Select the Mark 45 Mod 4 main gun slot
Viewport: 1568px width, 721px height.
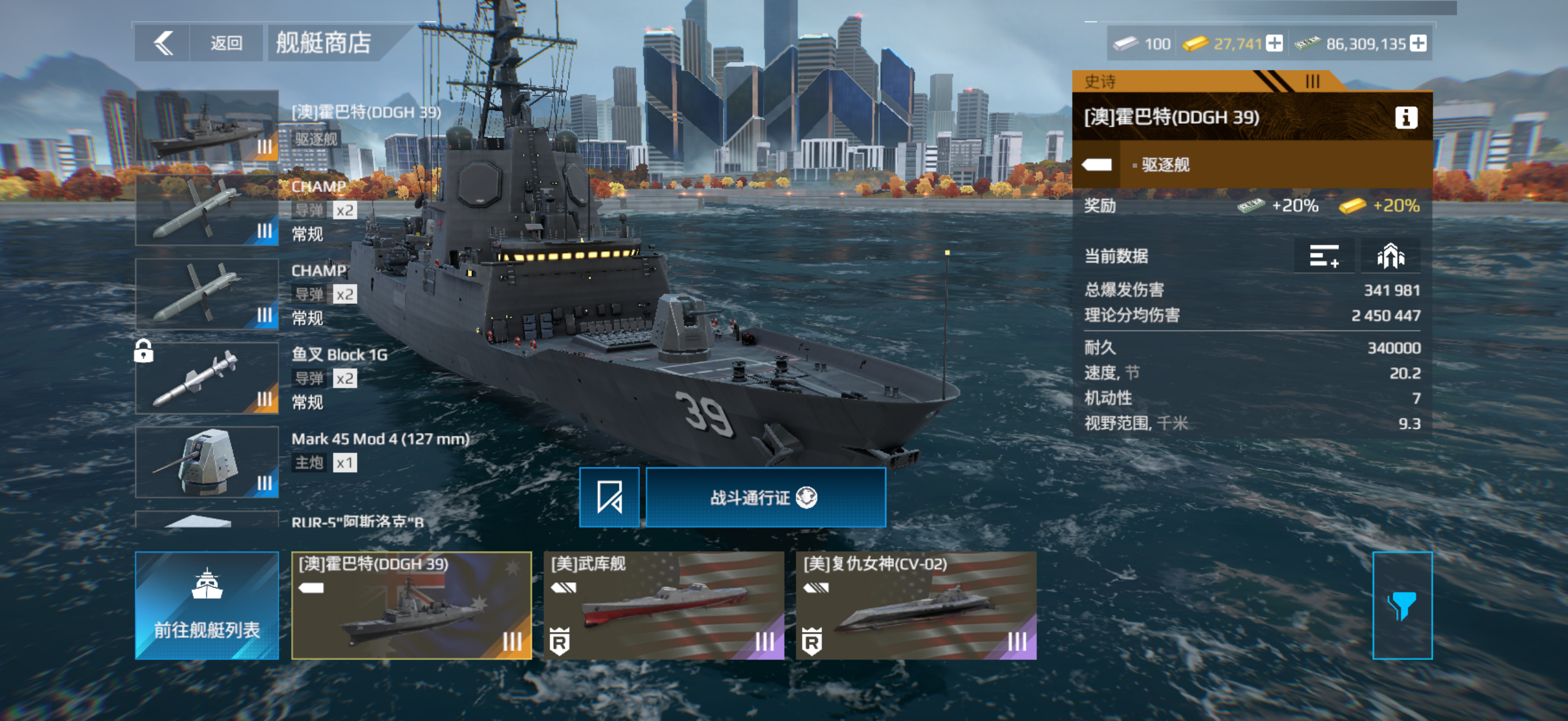(207, 462)
